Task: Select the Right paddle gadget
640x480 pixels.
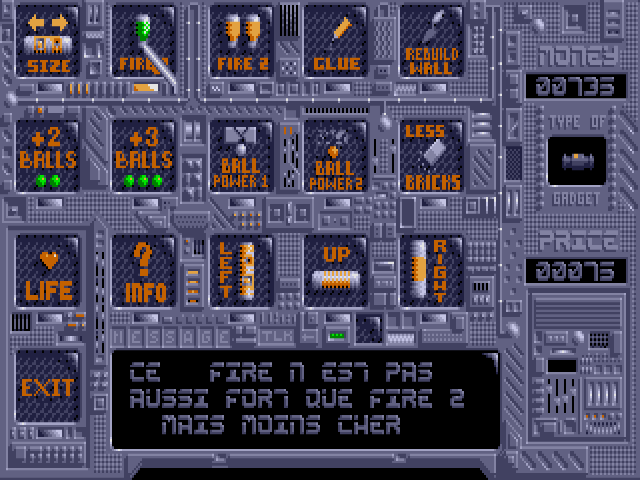Action: pyautogui.click(x=432, y=270)
